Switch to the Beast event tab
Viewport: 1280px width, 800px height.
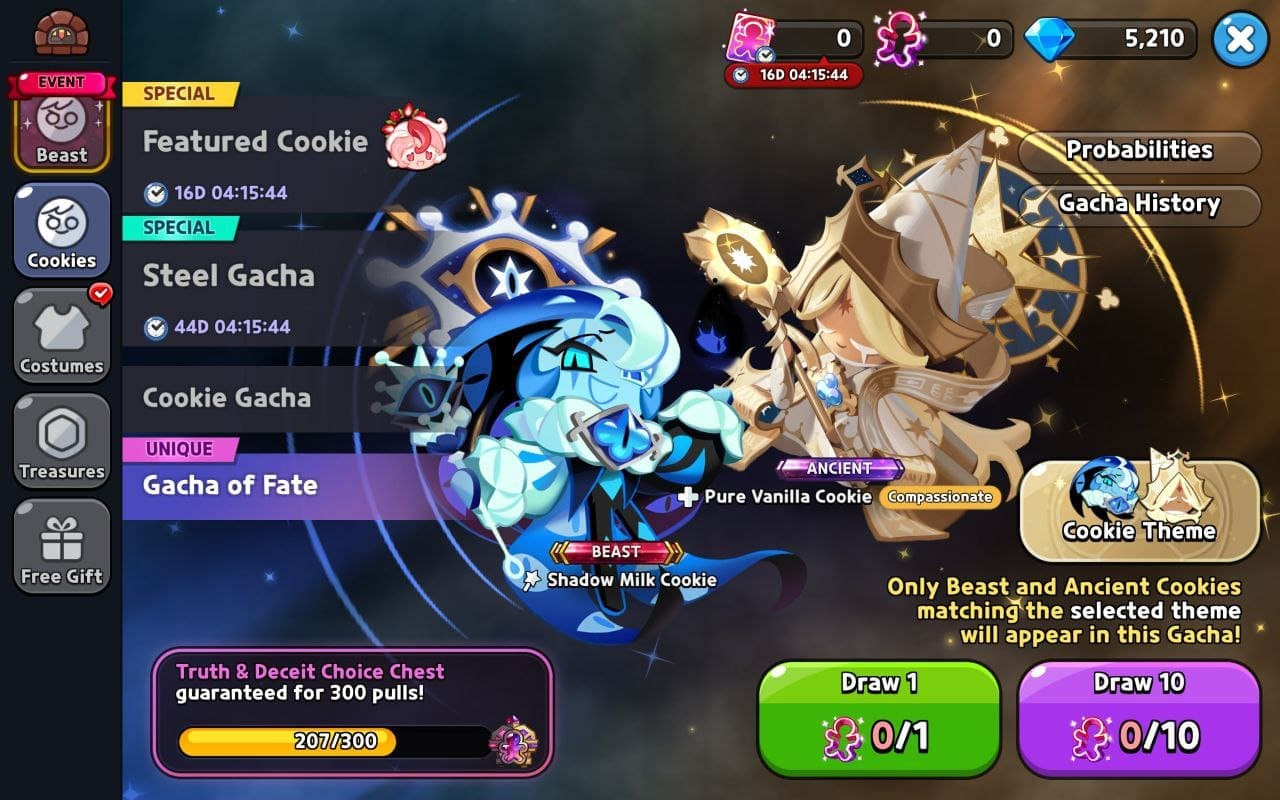click(61, 124)
